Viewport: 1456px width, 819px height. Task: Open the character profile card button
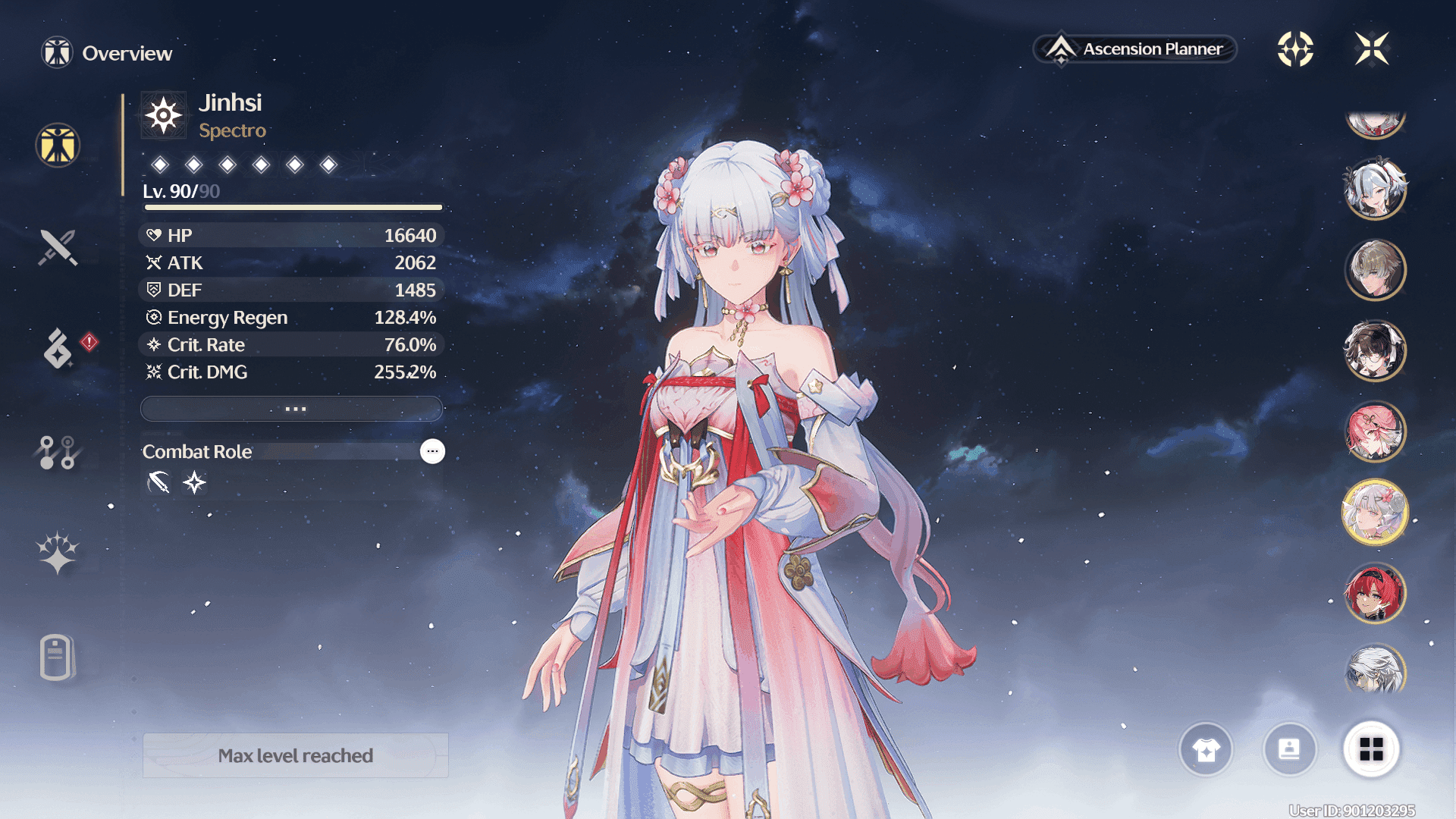click(1289, 749)
